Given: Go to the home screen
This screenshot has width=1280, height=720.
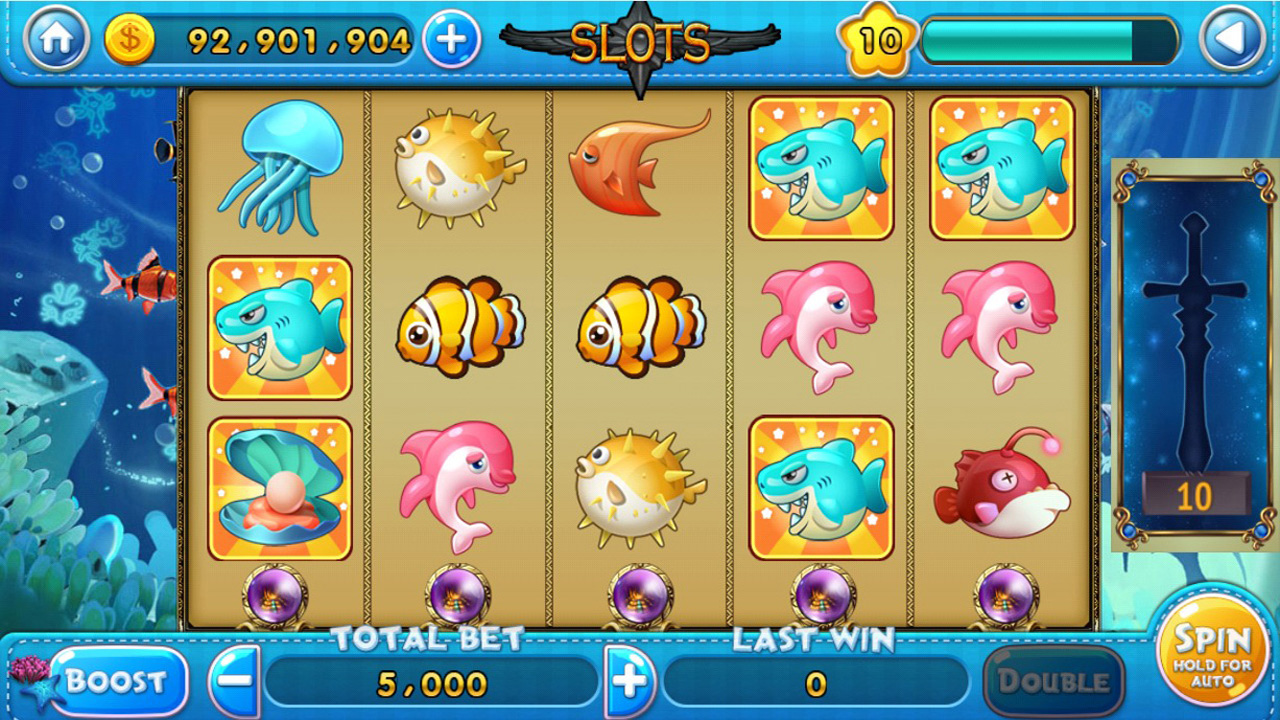Looking at the screenshot, I should pos(56,40).
